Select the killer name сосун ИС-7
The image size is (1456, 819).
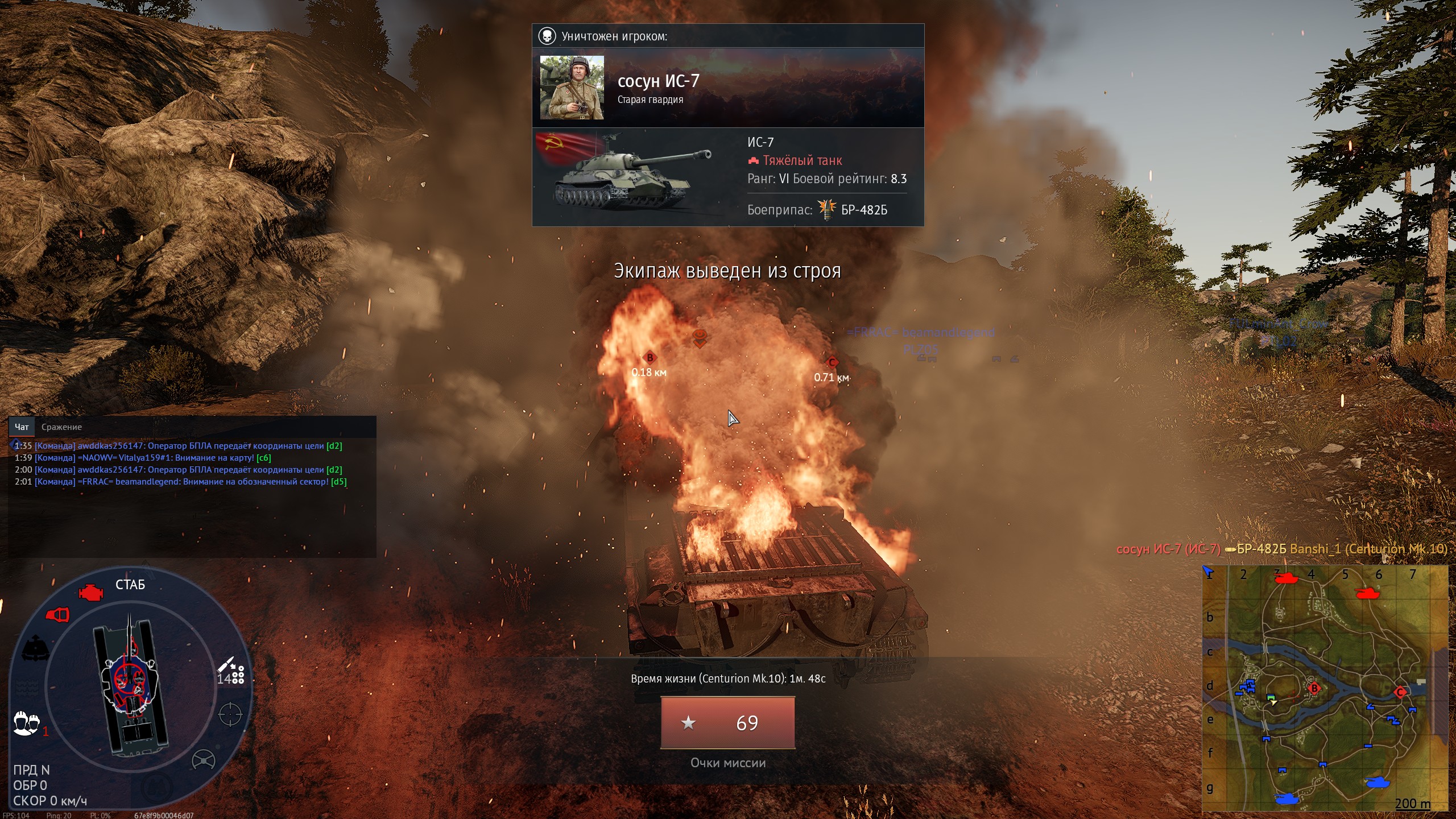(658, 81)
